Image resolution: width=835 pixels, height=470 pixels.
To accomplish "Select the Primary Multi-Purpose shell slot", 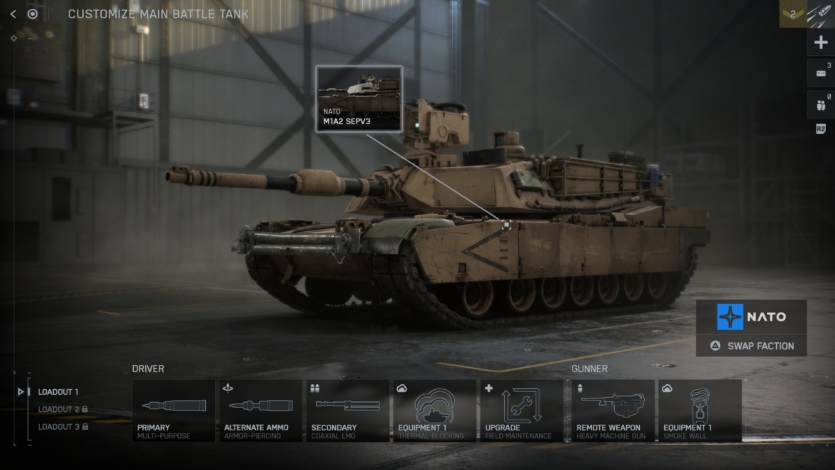I will (173, 410).
